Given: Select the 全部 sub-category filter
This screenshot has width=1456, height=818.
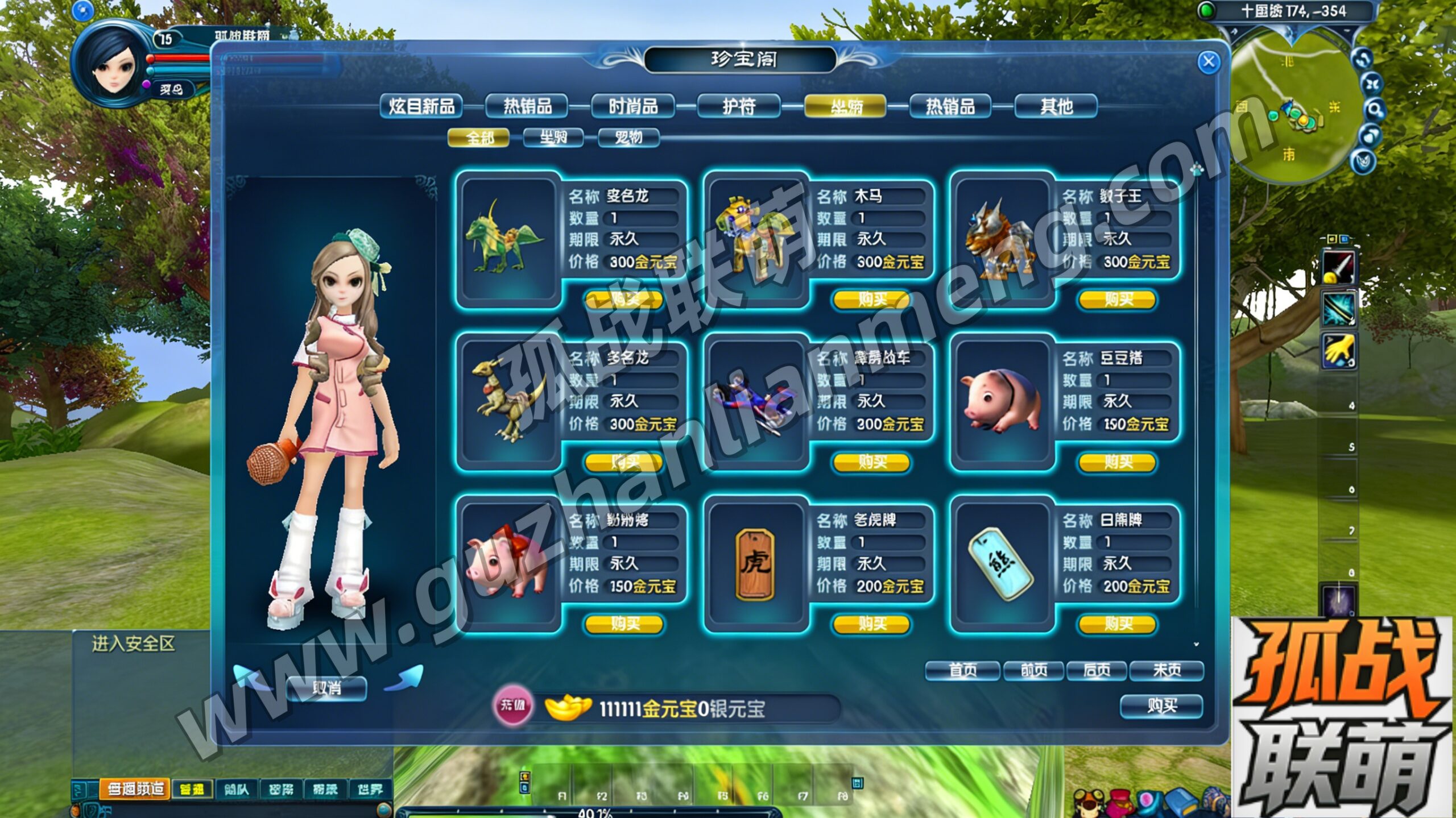Looking at the screenshot, I should [479, 138].
